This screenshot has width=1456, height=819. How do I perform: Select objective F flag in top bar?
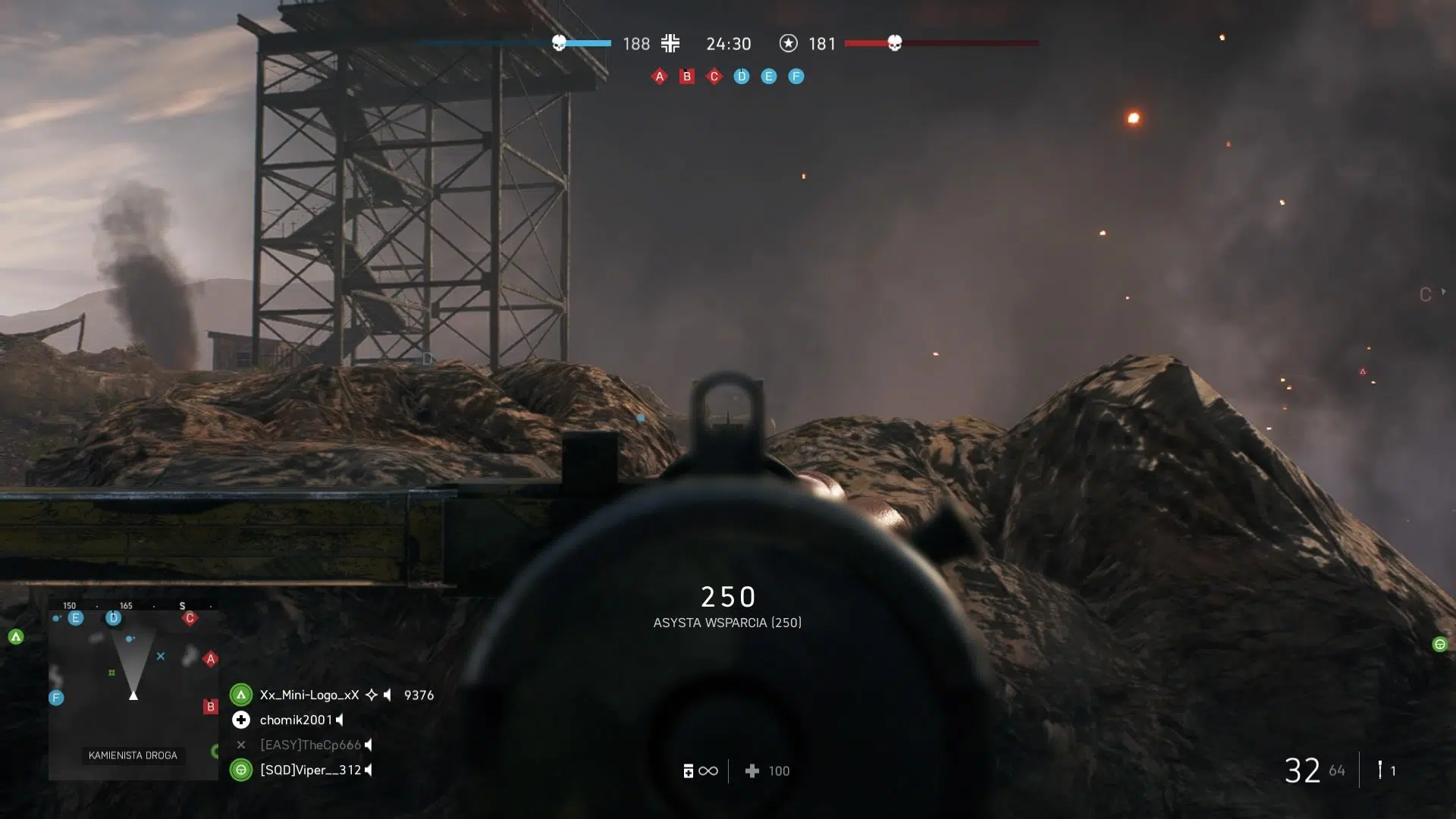796,77
